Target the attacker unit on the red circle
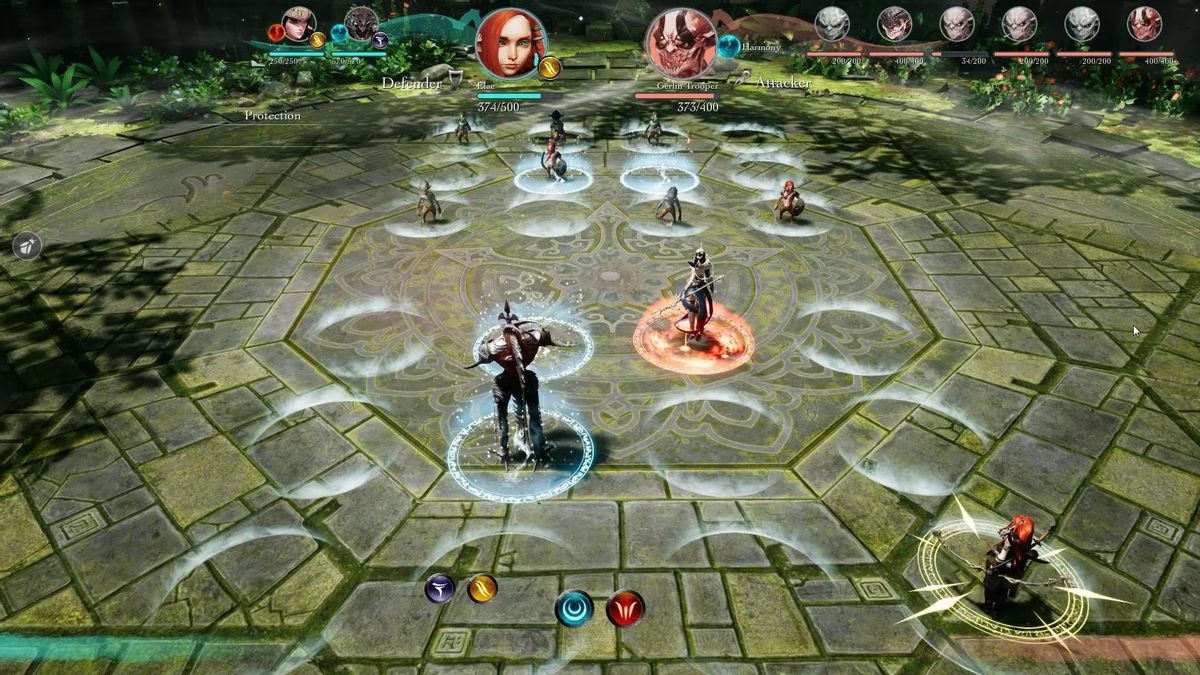Viewport: 1200px width, 675px height. (693, 300)
